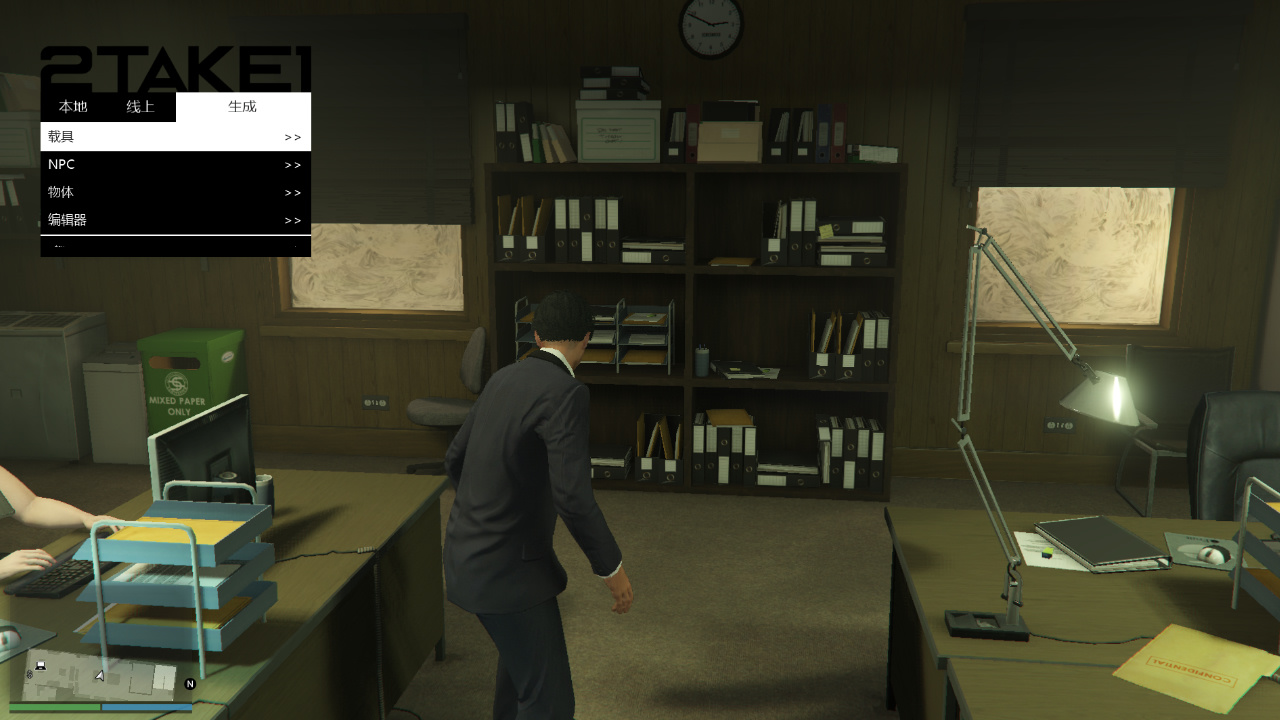Open the 线上 tab
This screenshot has height=720, width=1280.
point(140,107)
